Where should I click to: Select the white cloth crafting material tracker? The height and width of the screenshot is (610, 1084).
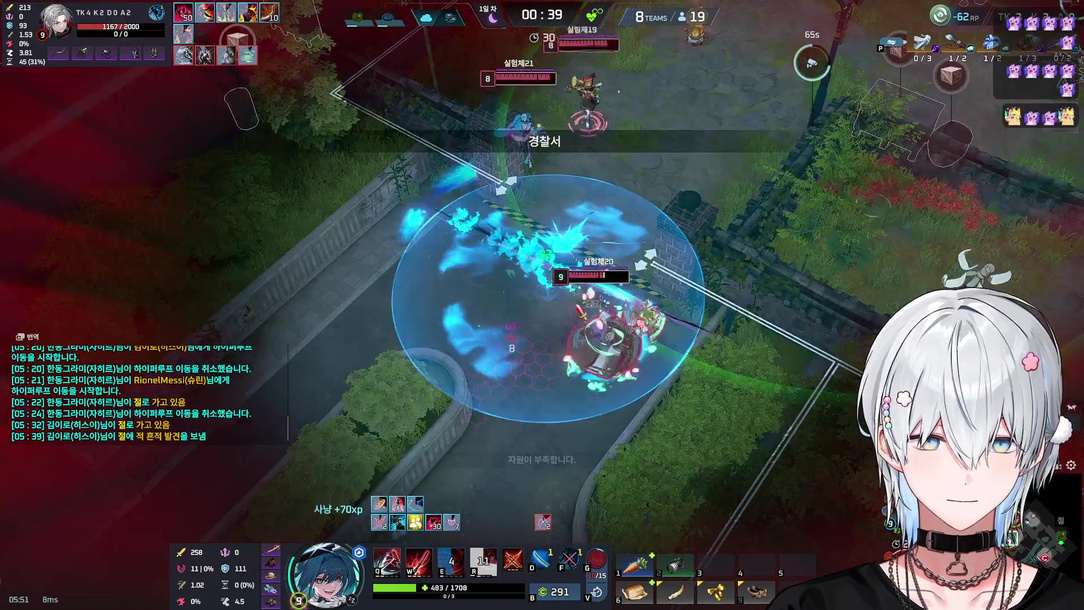[921, 44]
